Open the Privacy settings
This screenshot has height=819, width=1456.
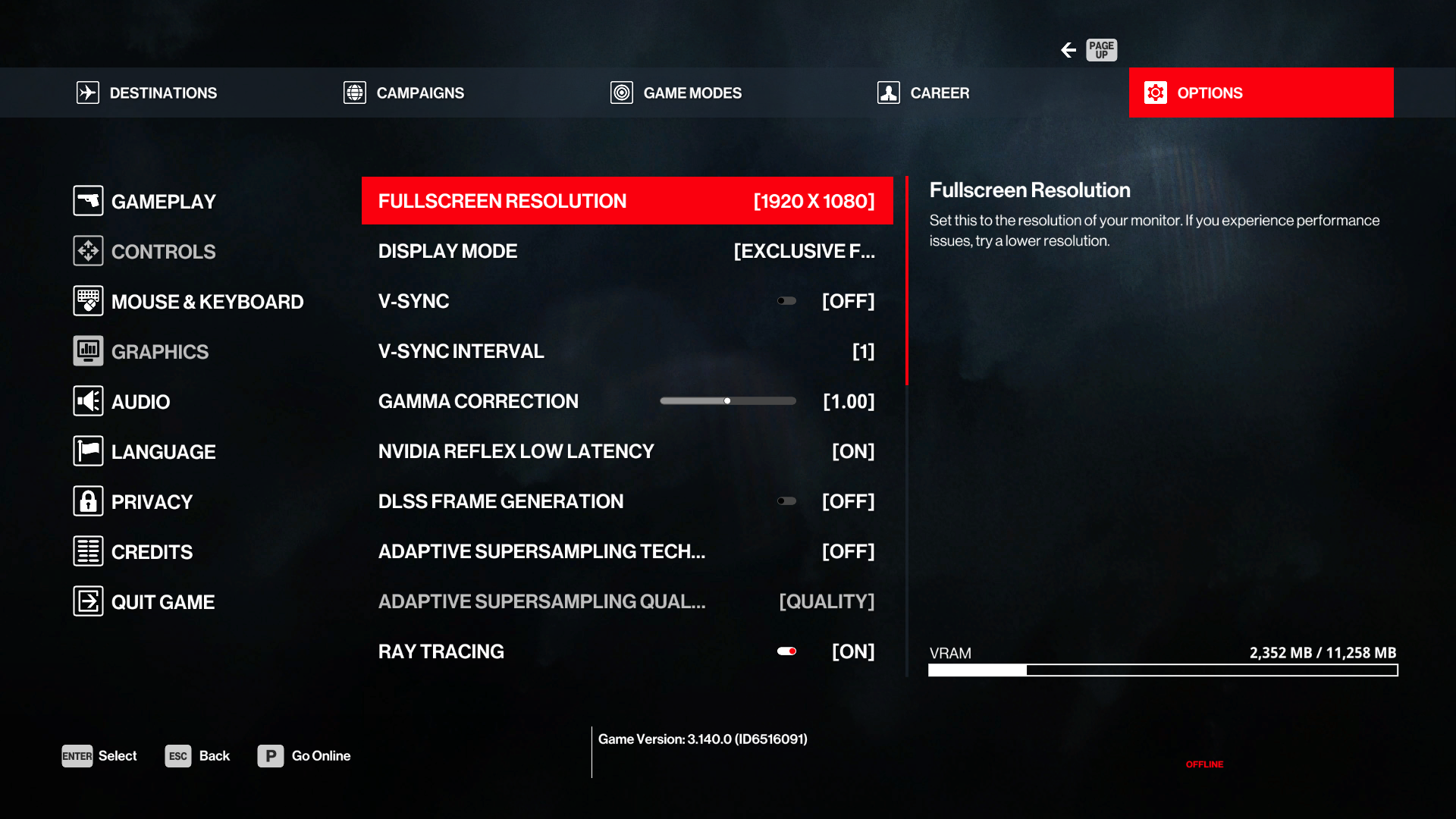coord(133,502)
